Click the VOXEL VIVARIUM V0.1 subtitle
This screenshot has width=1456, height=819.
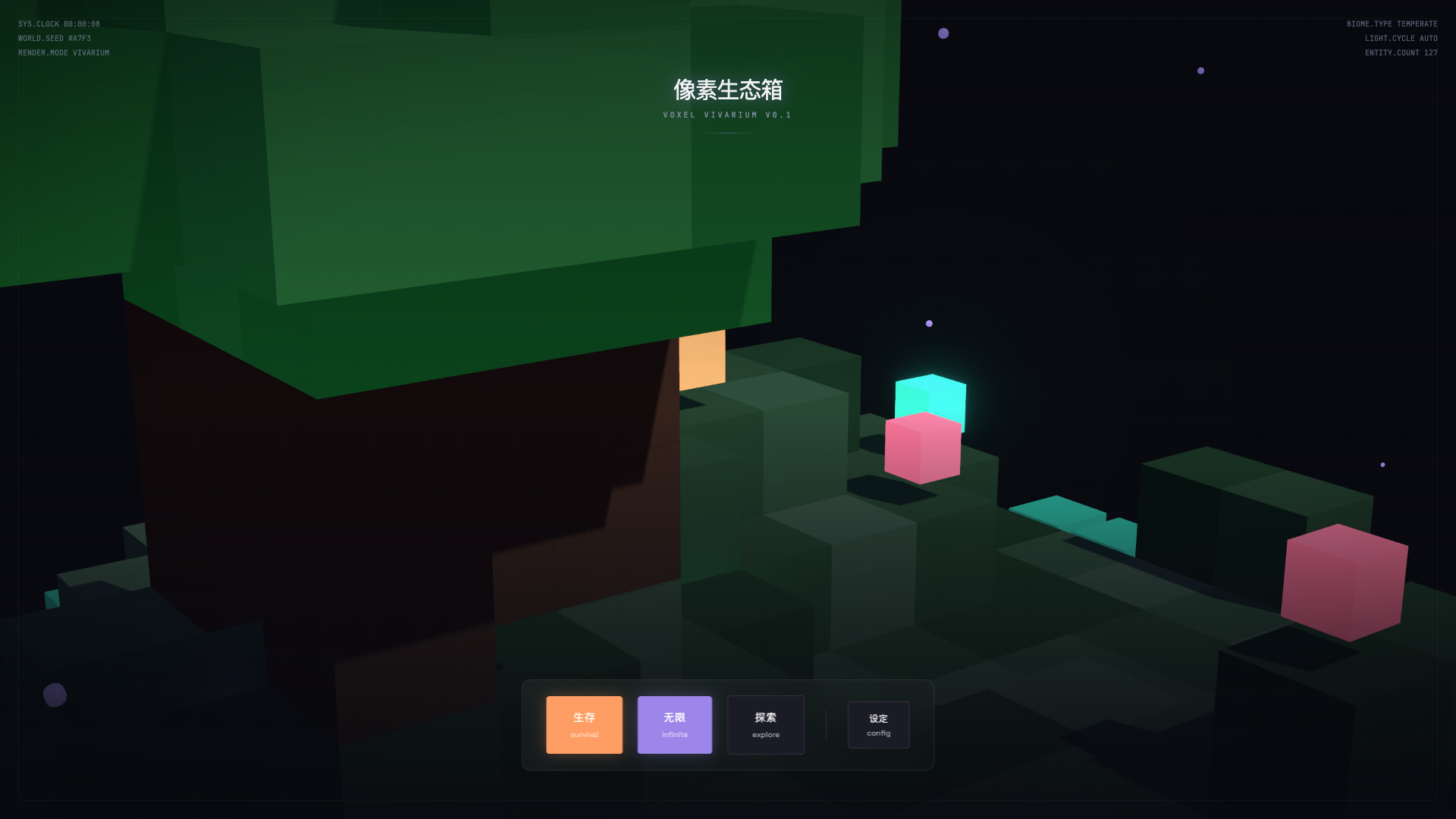pyautogui.click(x=726, y=115)
